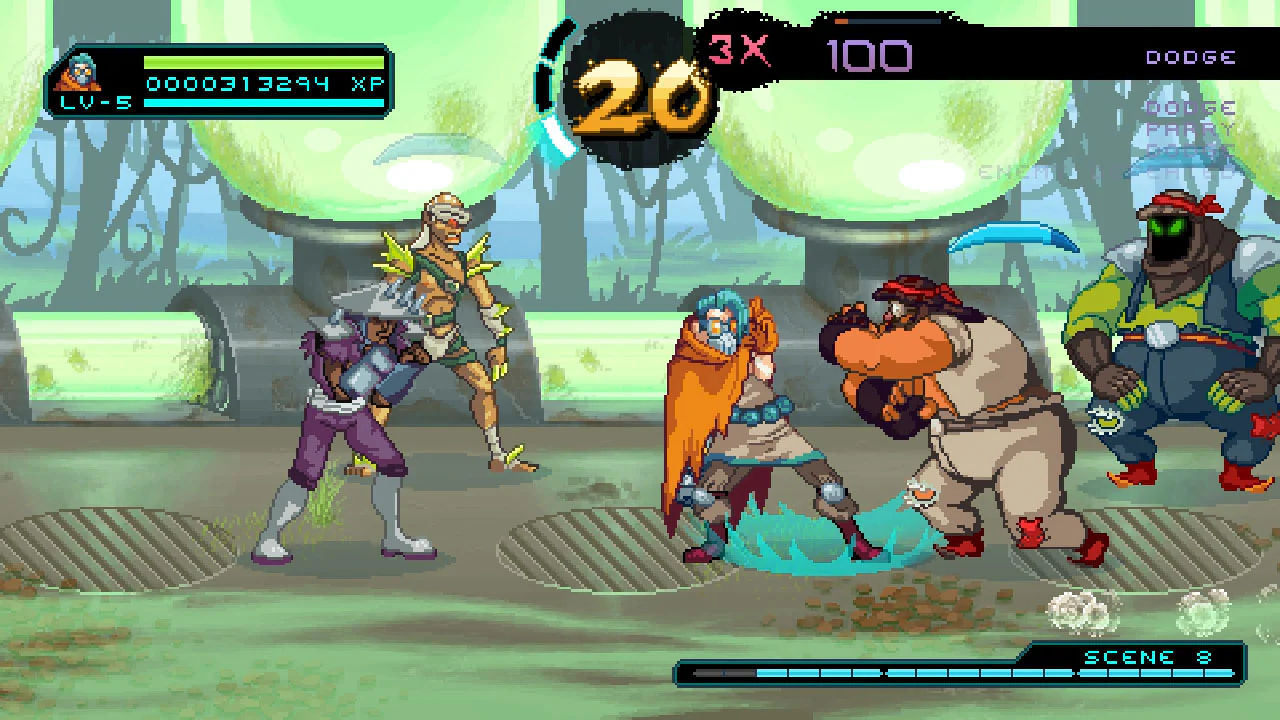Image resolution: width=1280 pixels, height=720 pixels.
Task: Toggle the DODGE label on the background sign
Action: [1189, 107]
